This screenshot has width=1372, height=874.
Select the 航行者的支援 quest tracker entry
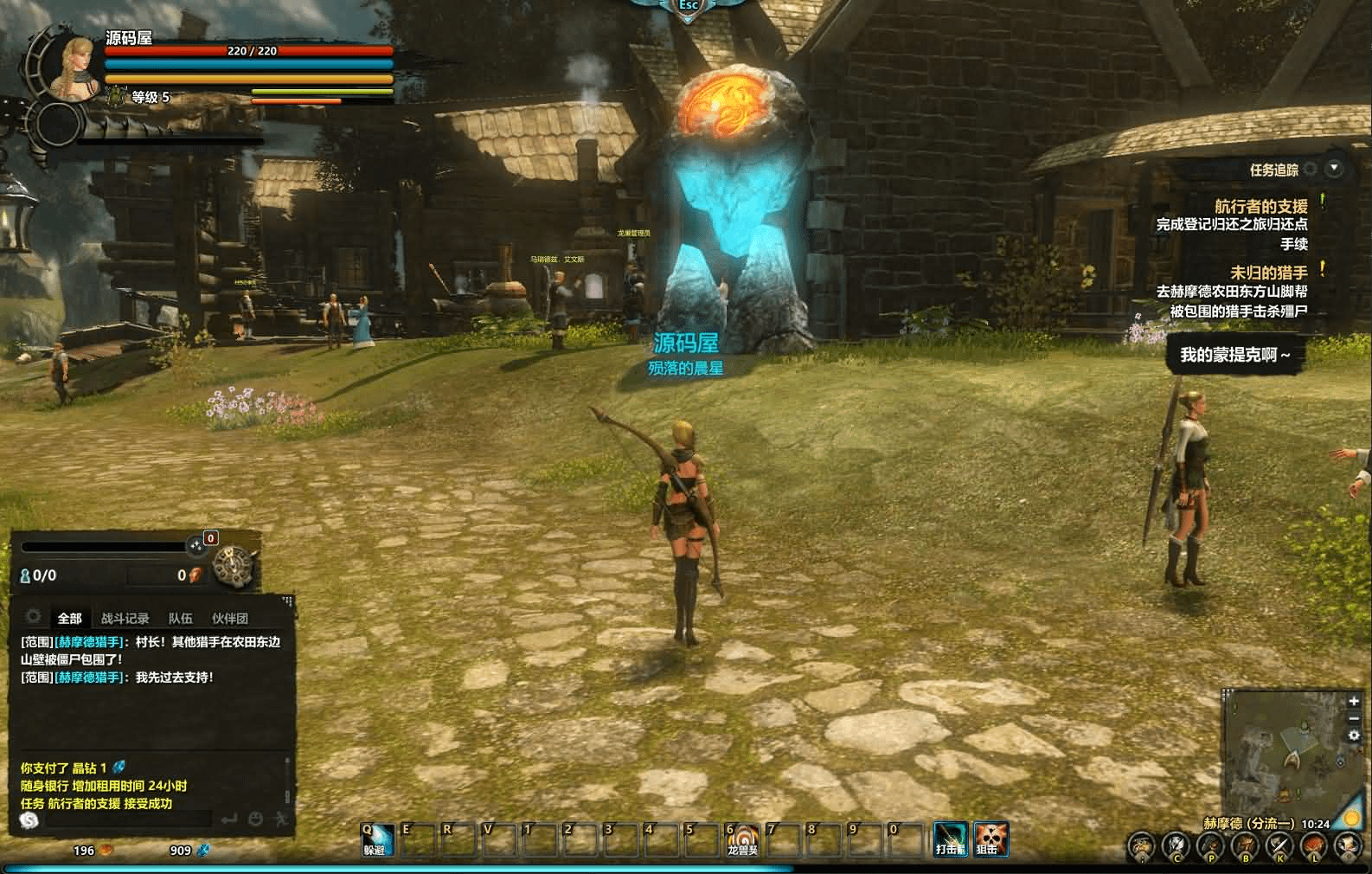[x=1260, y=206]
